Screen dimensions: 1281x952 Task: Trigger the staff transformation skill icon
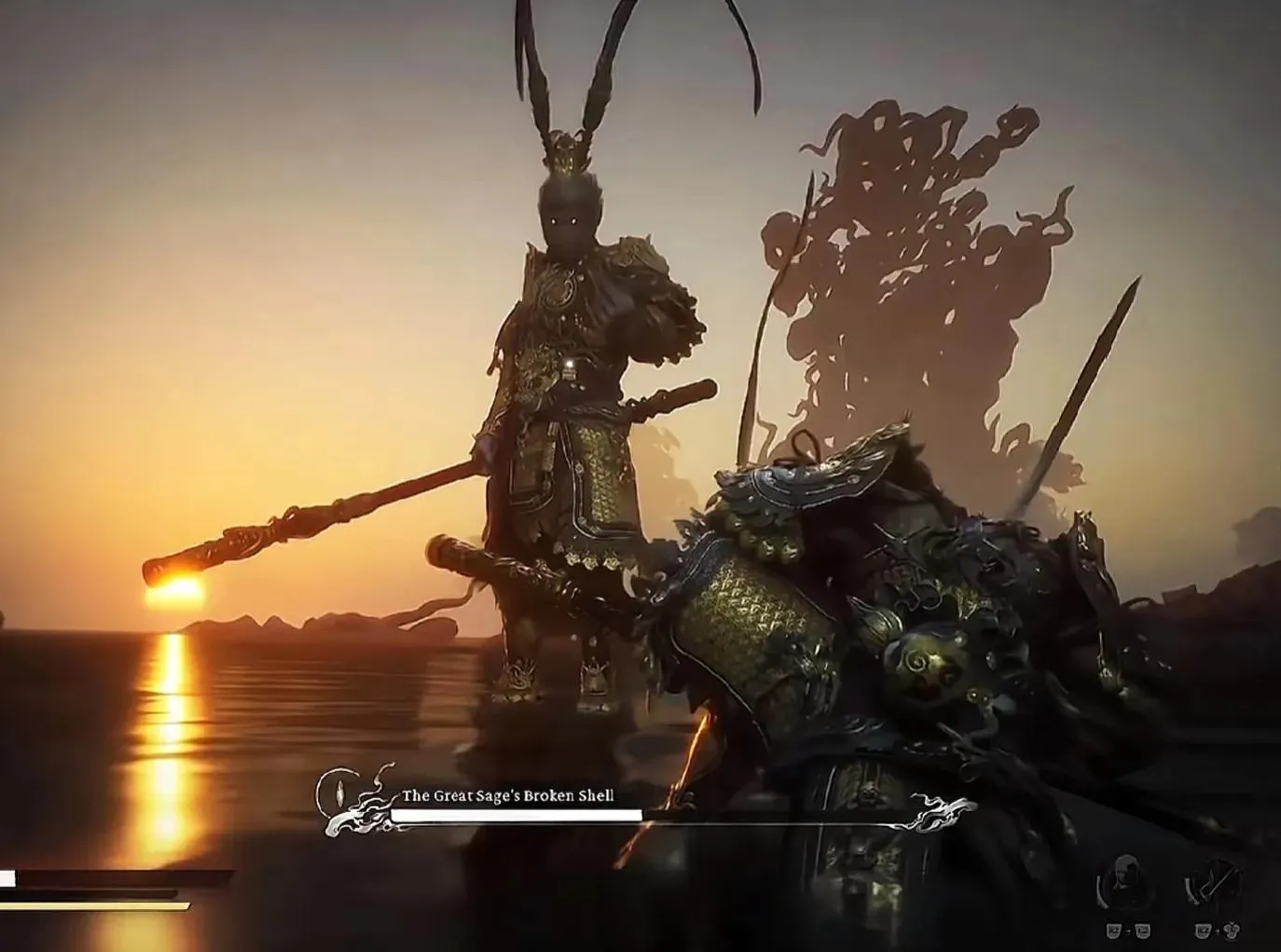[x=1214, y=880]
